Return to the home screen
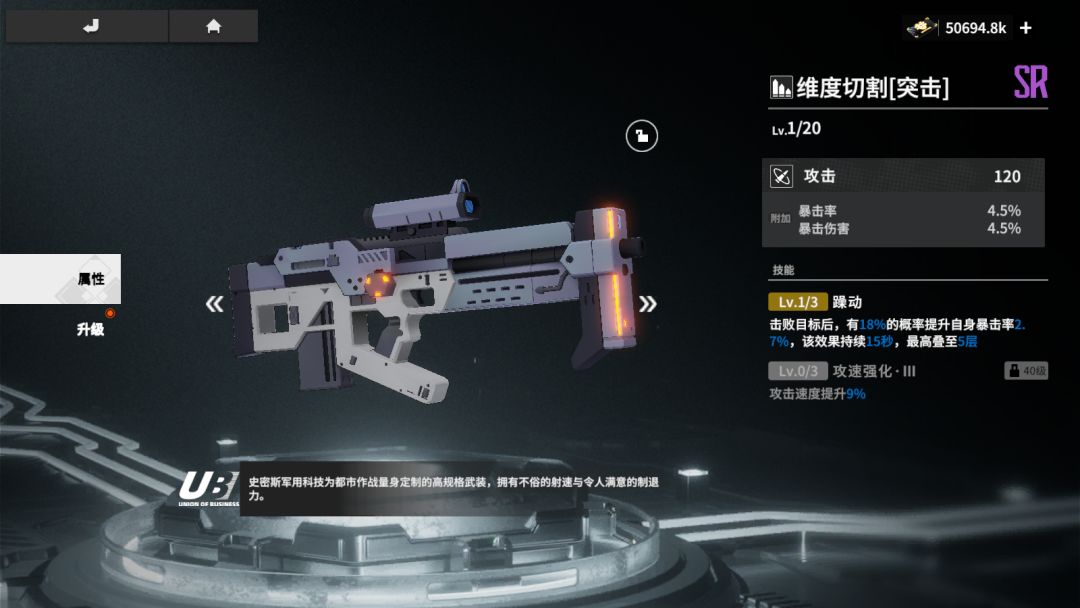This screenshot has height=608, width=1080. click(213, 27)
